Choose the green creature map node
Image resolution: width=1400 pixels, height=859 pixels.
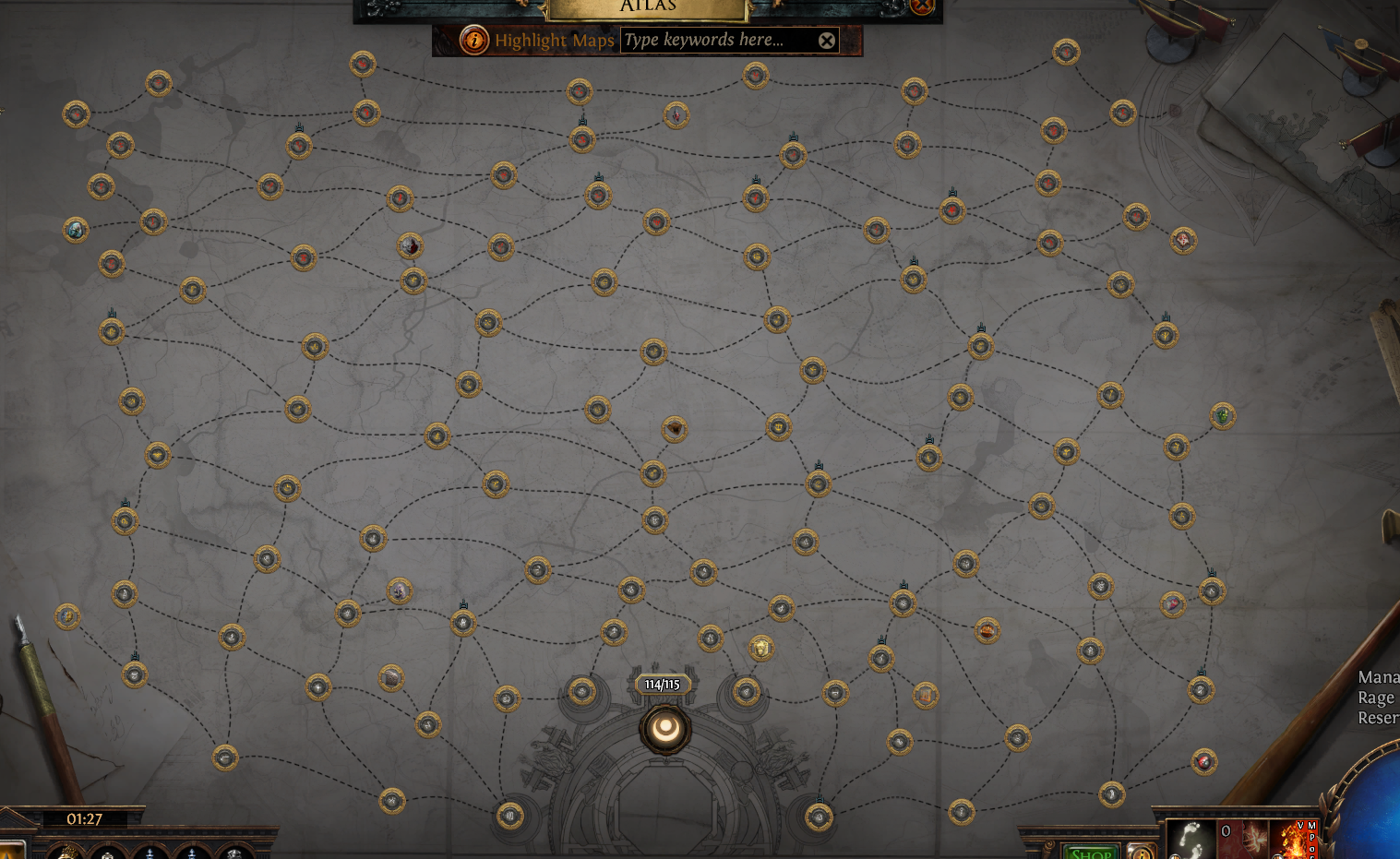1223,416
